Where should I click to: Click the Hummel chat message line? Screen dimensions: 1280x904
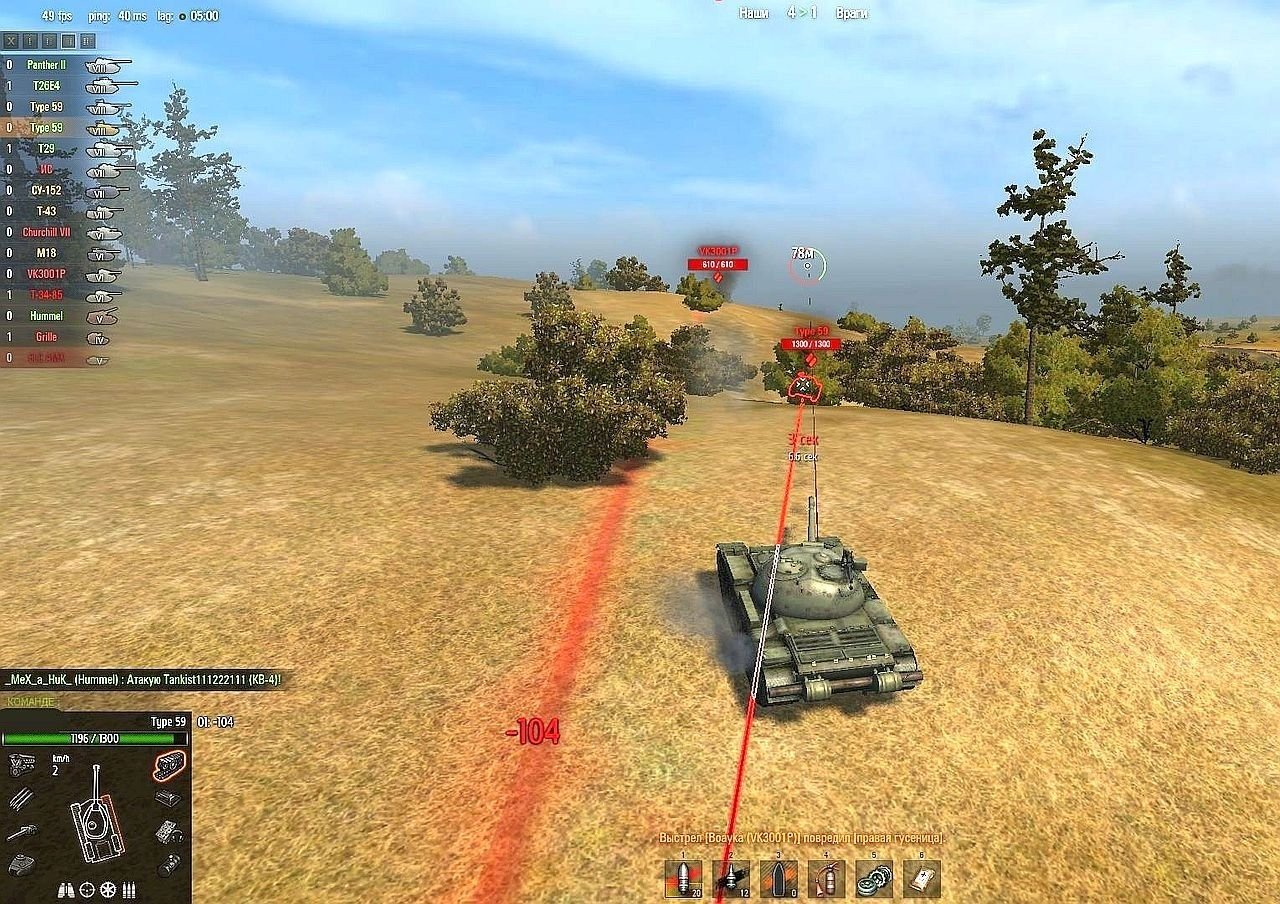coord(143,680)
